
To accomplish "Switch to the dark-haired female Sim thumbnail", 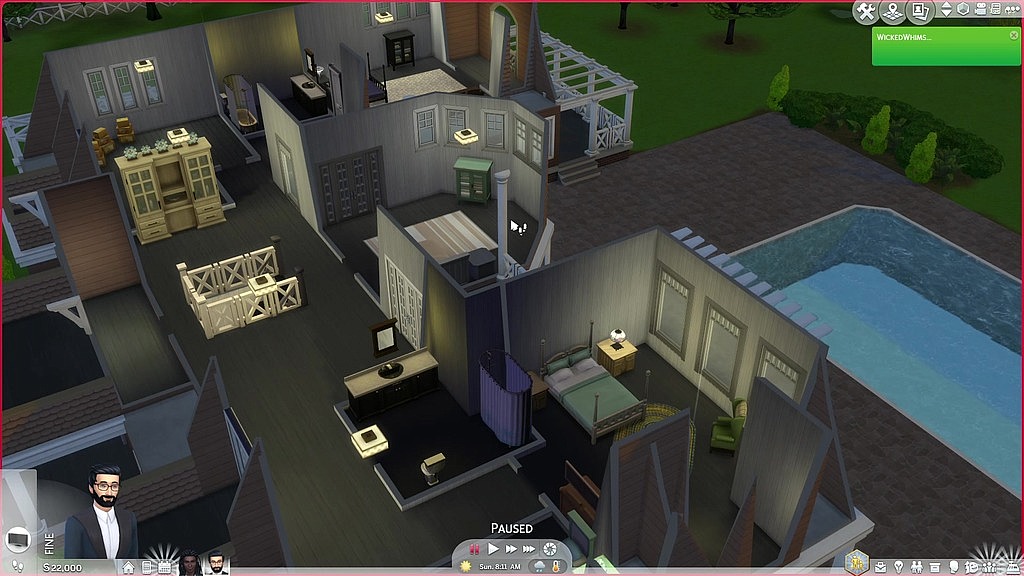I will pyautogui.click(x=189, y=564).
